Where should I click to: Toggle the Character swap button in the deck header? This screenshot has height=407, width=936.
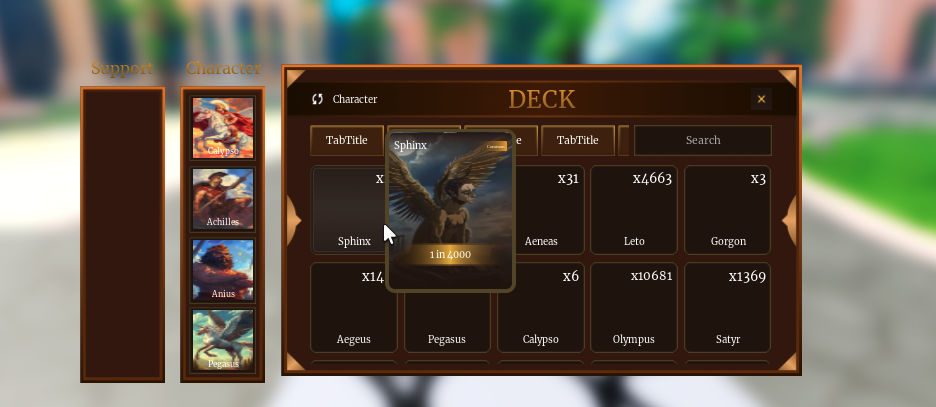click(x=318, y=99)
